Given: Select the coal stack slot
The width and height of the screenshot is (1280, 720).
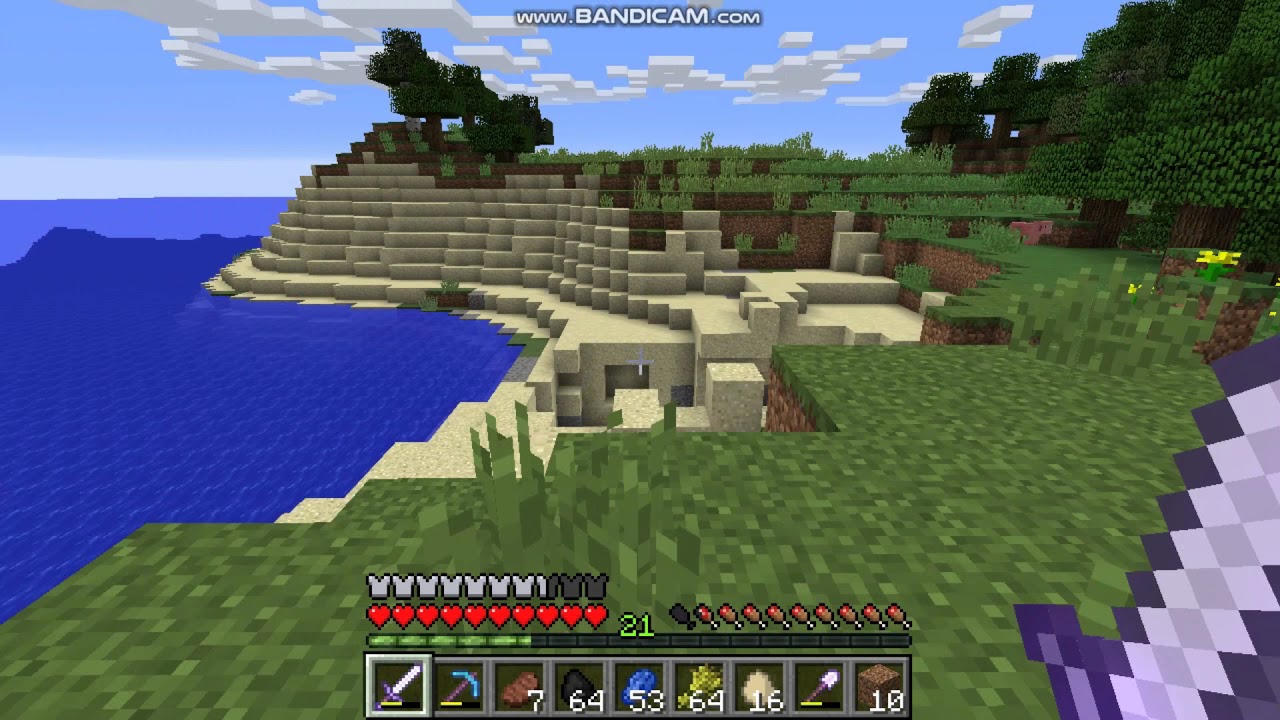Looking at the screenshot, I should click(x=579, y=686).
